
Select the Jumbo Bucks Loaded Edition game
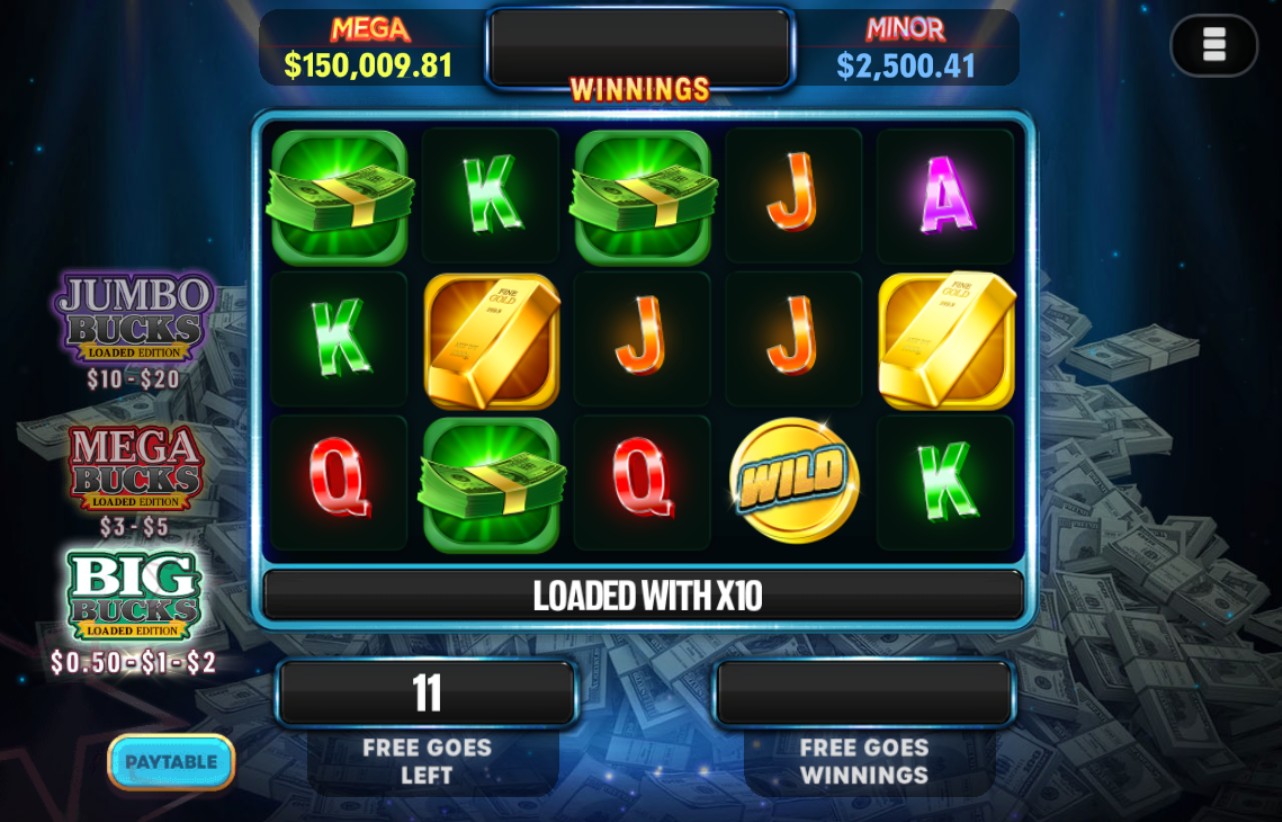pos(134,318)
